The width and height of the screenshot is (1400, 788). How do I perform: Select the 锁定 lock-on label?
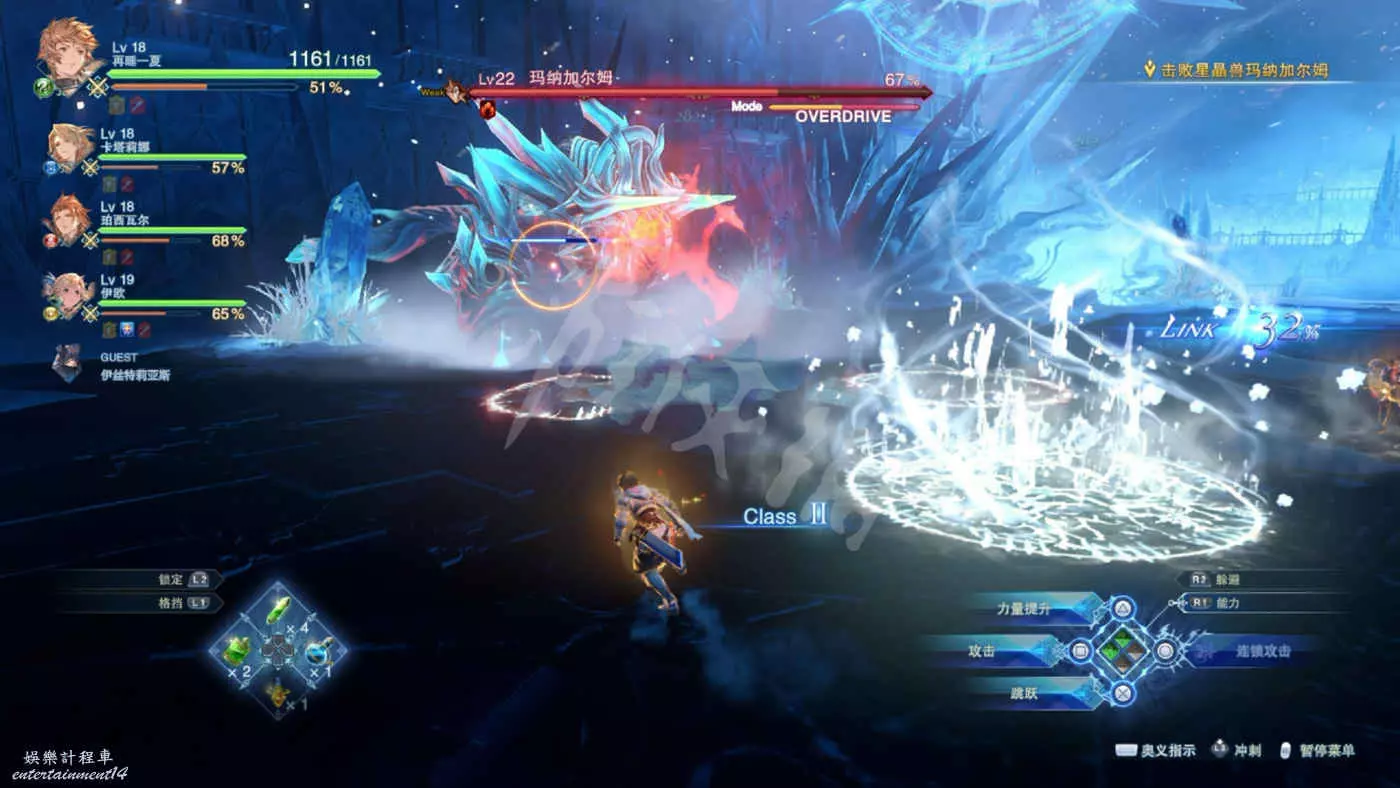[172, 579]
